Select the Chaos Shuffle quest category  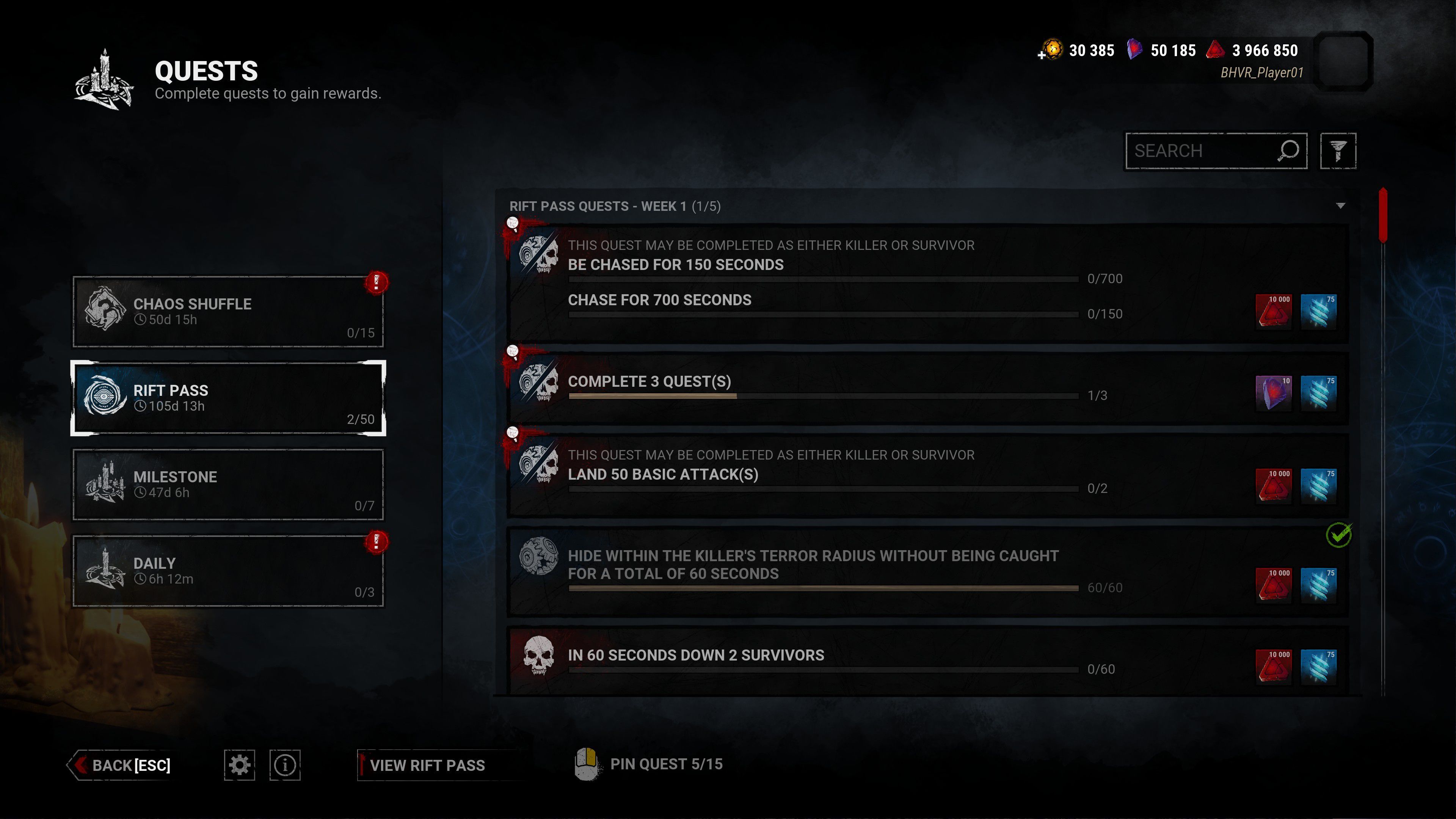coord(228,311)
